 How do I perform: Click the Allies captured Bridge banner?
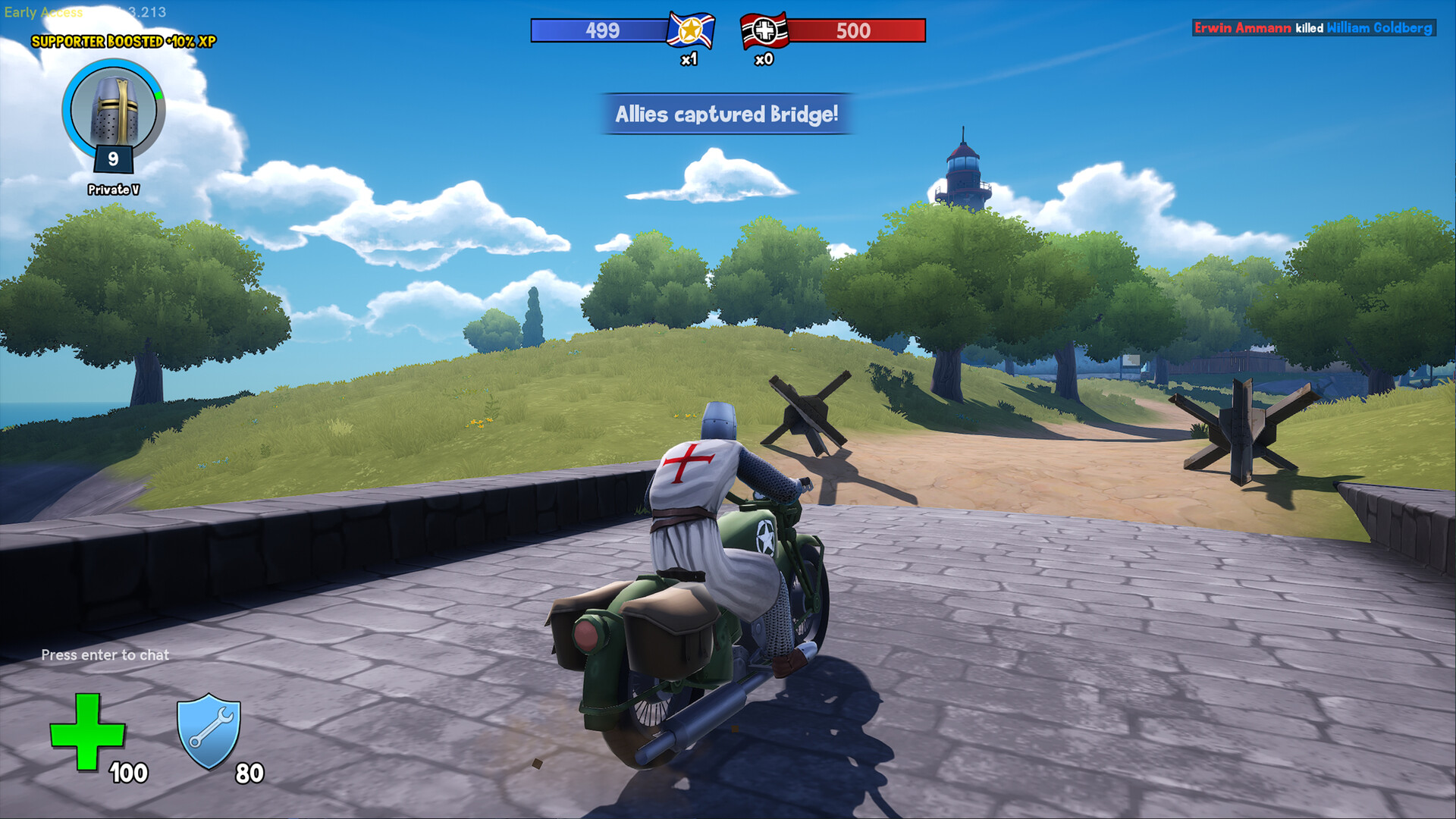pyautogui.click(x=726, y=115)
